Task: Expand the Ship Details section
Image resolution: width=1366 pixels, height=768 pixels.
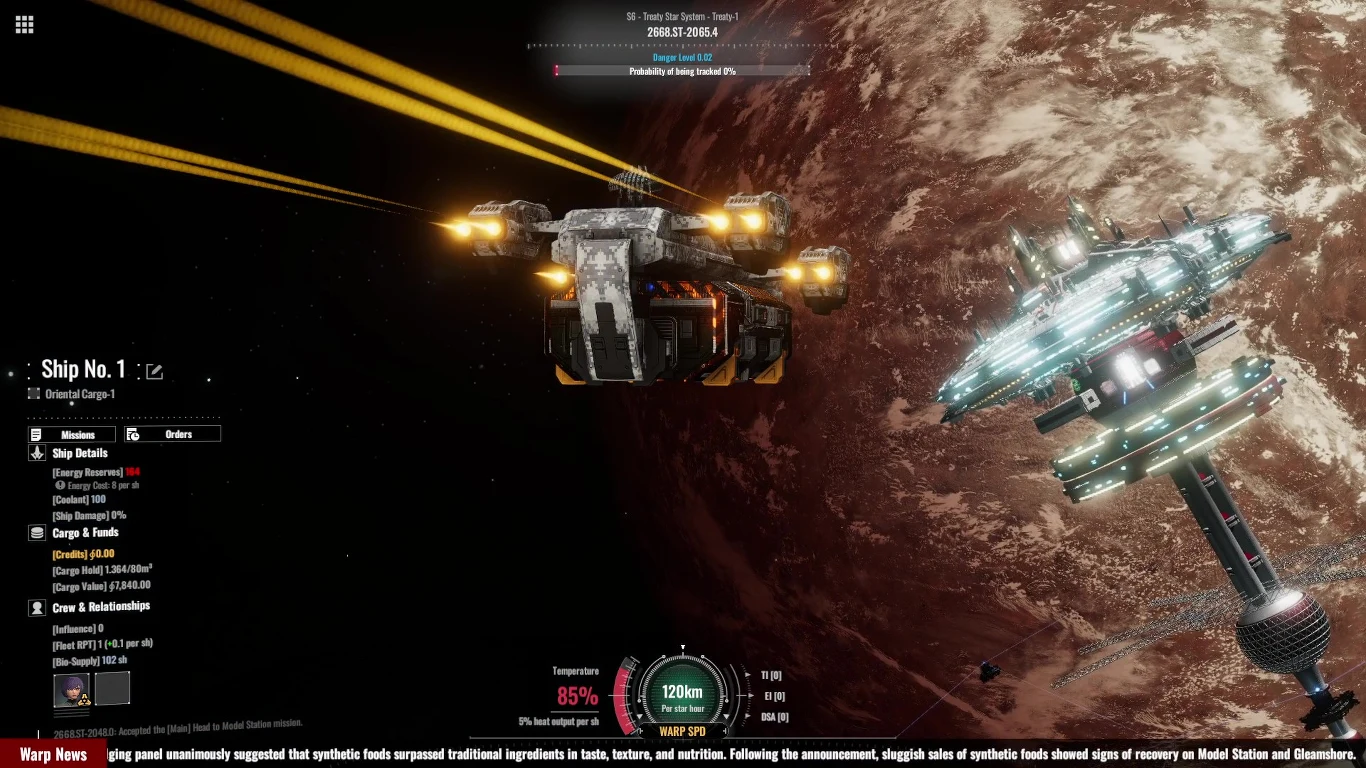Action: (x=79, y=453)
